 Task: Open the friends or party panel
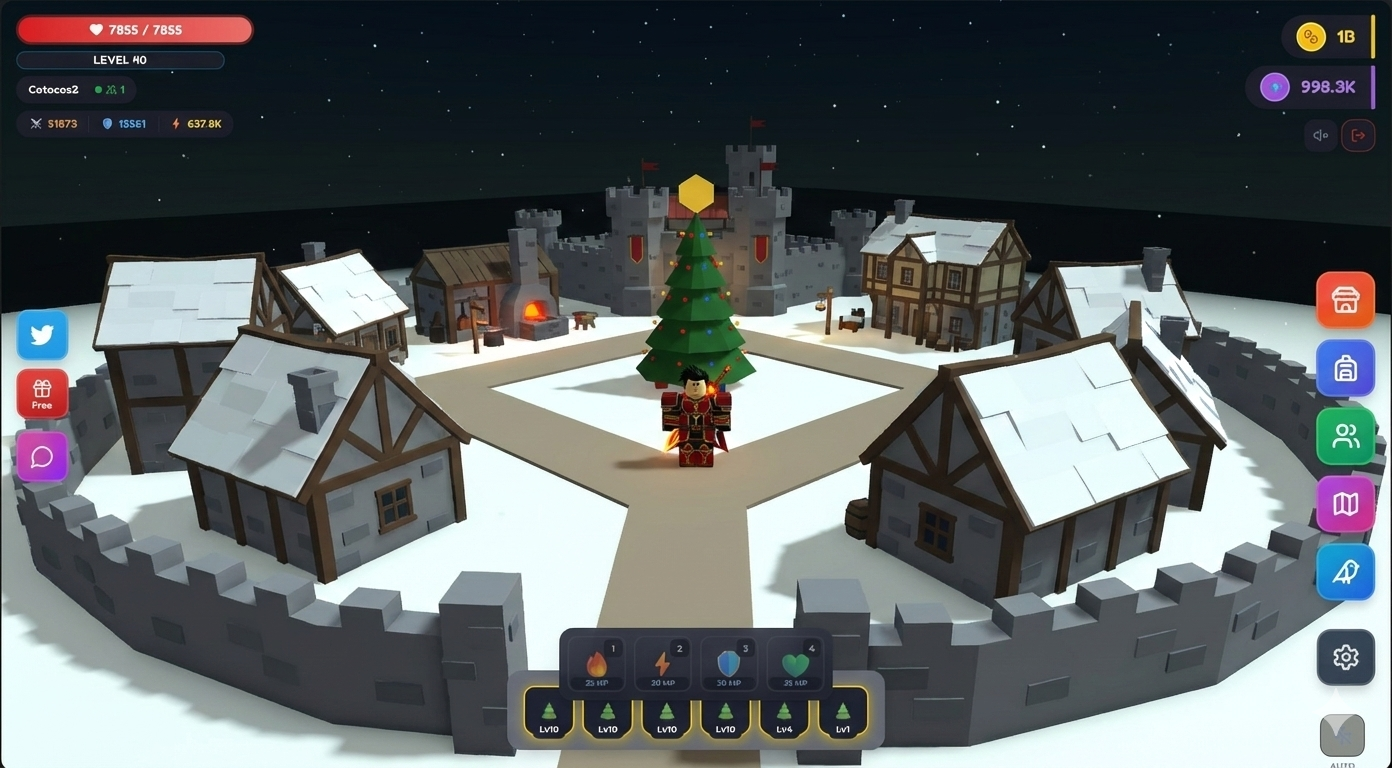pyautogui.click(x=1345, y=436)
